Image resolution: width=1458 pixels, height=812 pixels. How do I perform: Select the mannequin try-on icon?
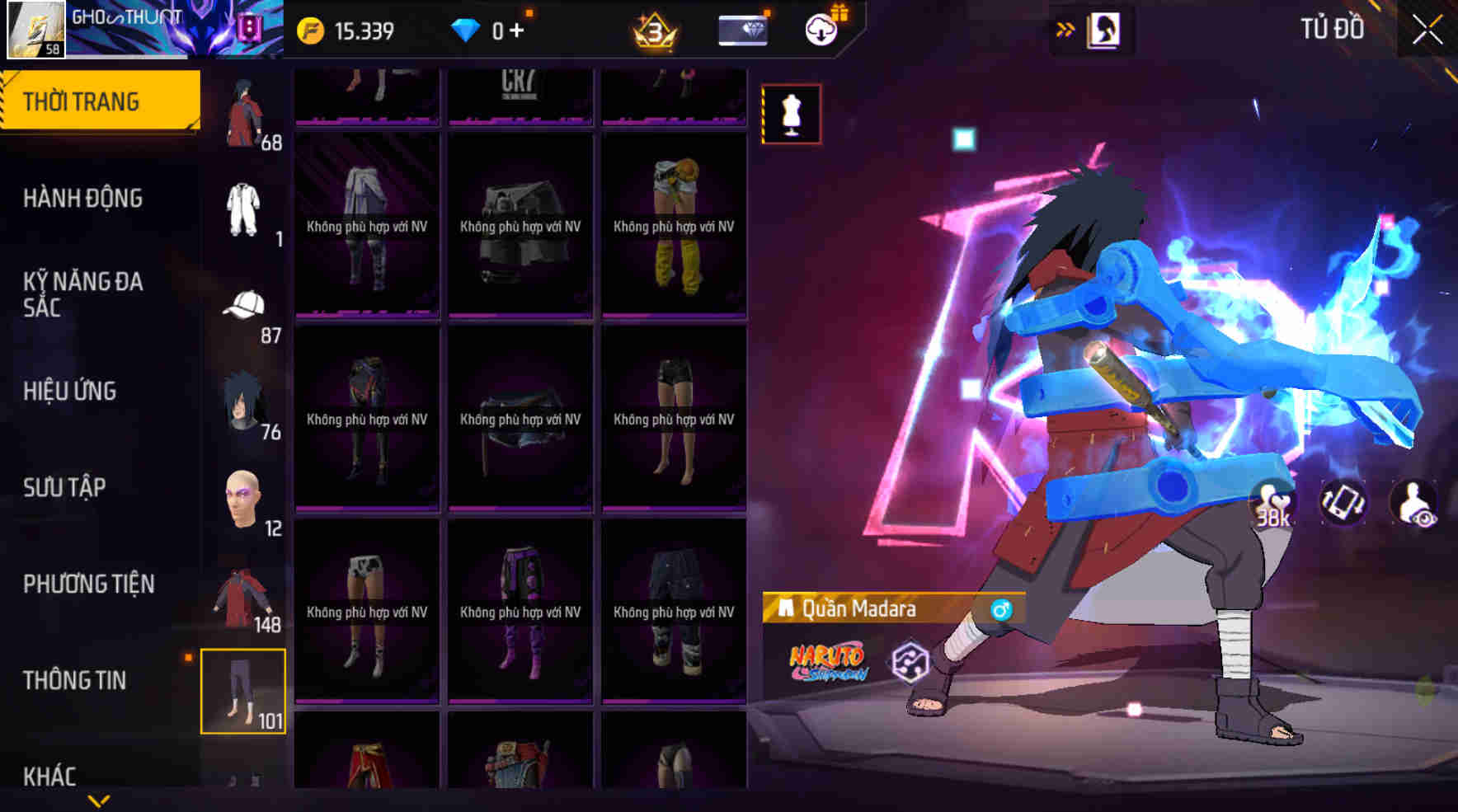(789, 115)
